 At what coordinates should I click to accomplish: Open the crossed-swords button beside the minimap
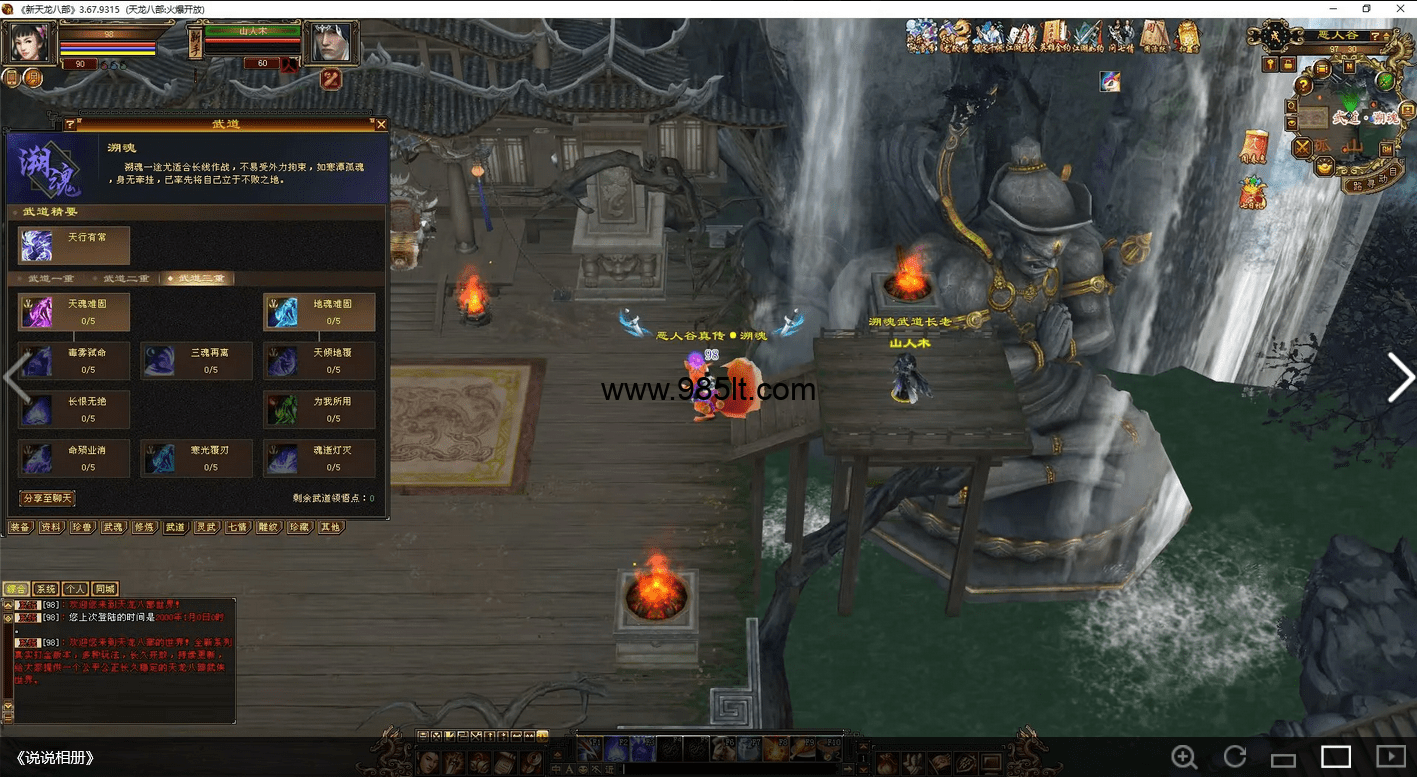point(1302,148)
